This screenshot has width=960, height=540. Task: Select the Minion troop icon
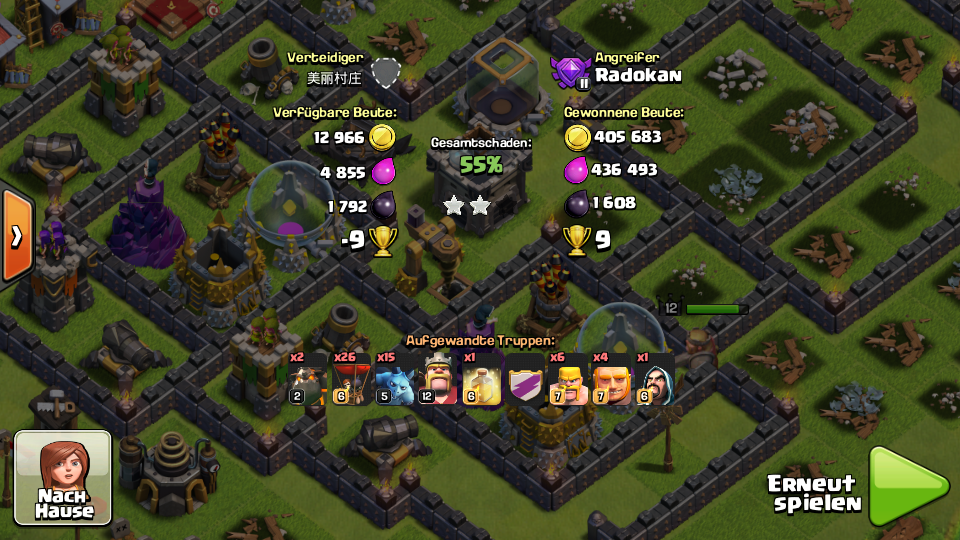[x=394, y=379]
